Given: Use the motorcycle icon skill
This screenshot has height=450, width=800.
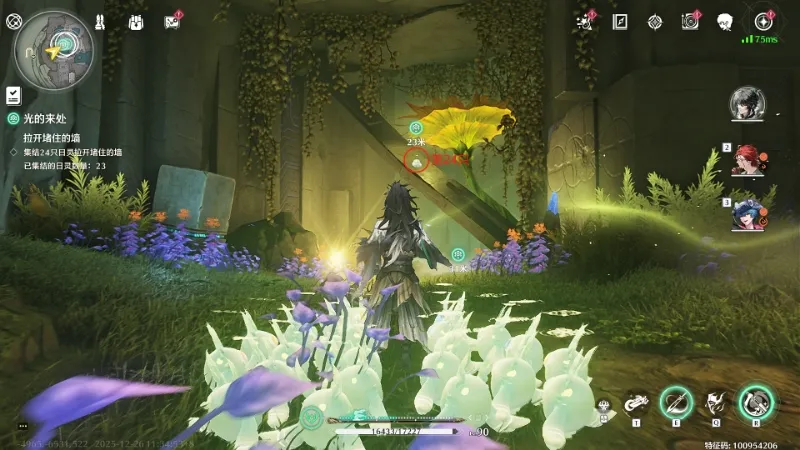Looking at the screenshot, I should tap(636, 404).
